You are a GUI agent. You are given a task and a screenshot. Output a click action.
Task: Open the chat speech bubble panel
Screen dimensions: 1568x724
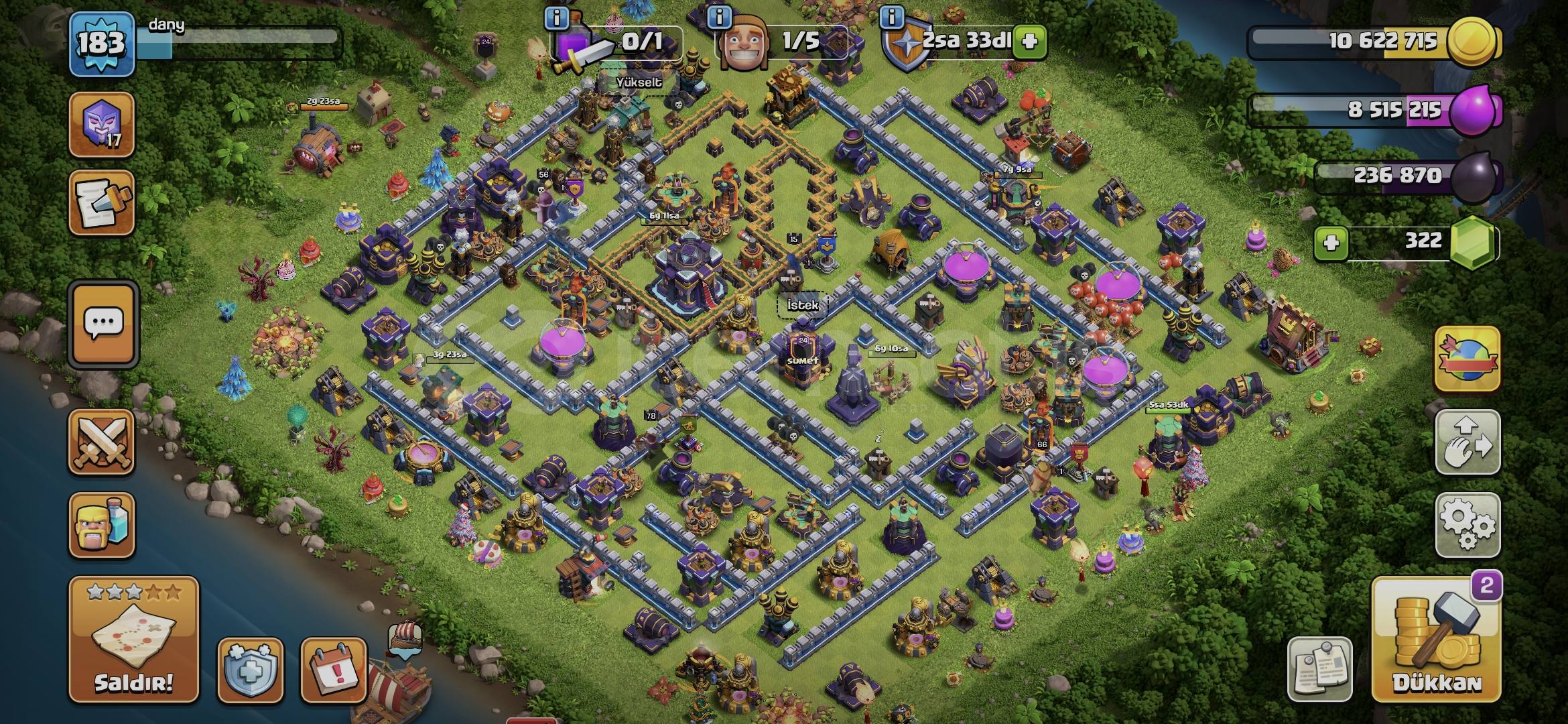click(x=103, y=324)
